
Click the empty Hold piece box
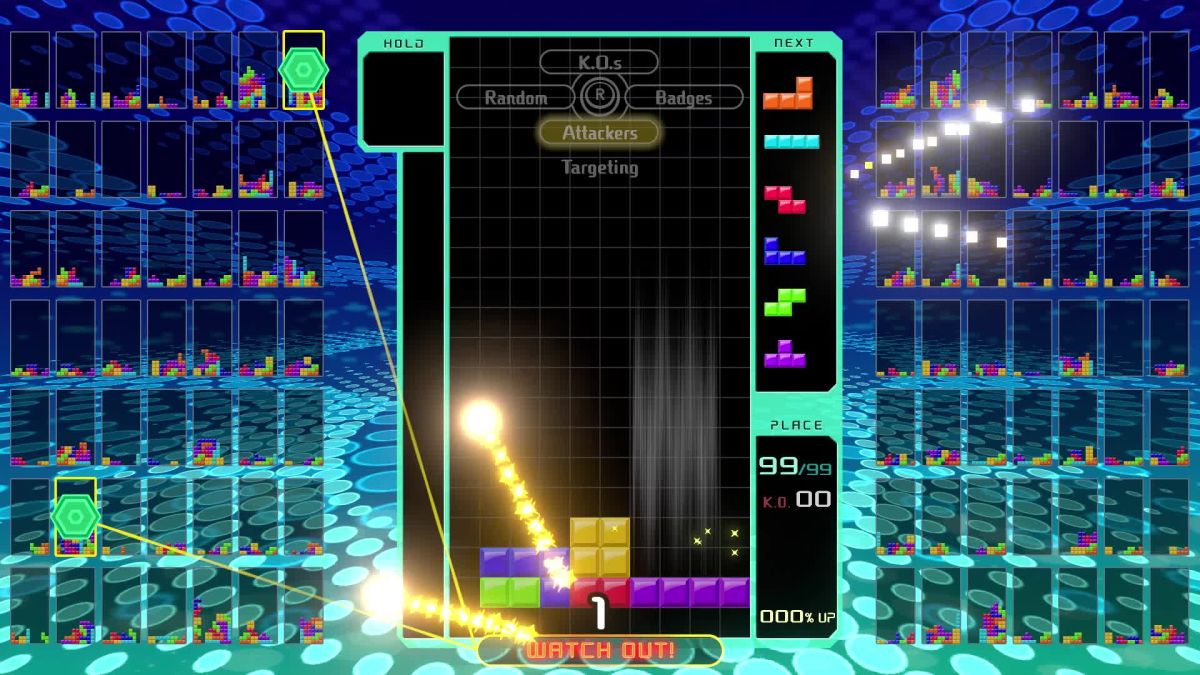point(403,98)
